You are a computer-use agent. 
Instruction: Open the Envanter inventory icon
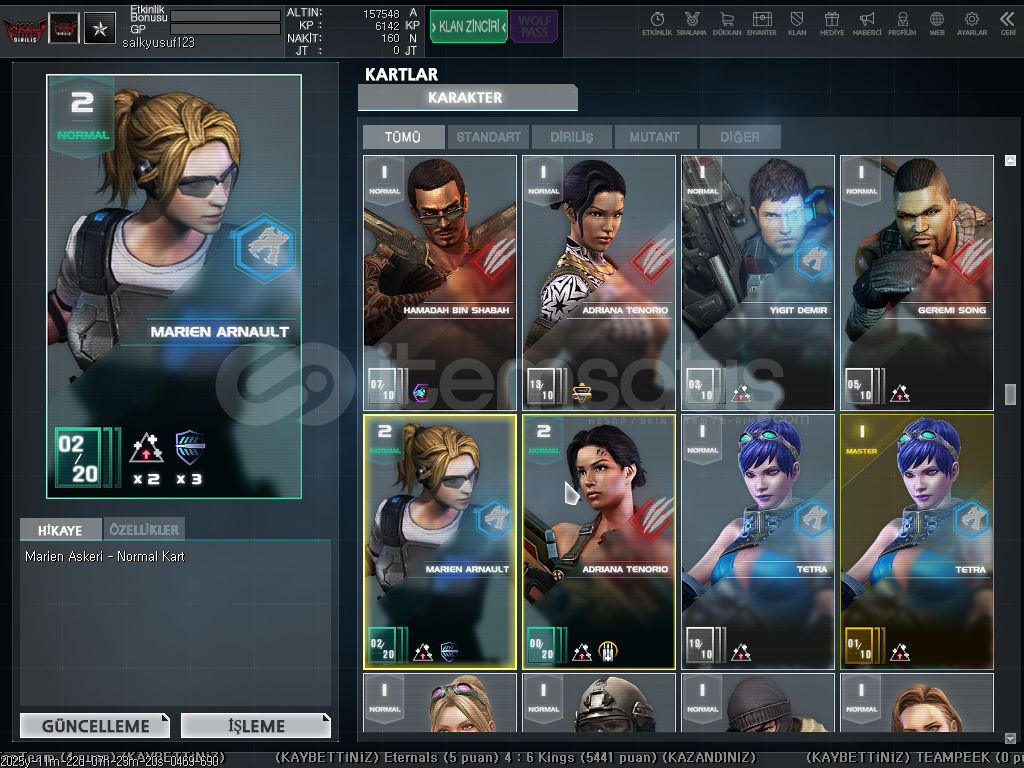coord(762,23)
